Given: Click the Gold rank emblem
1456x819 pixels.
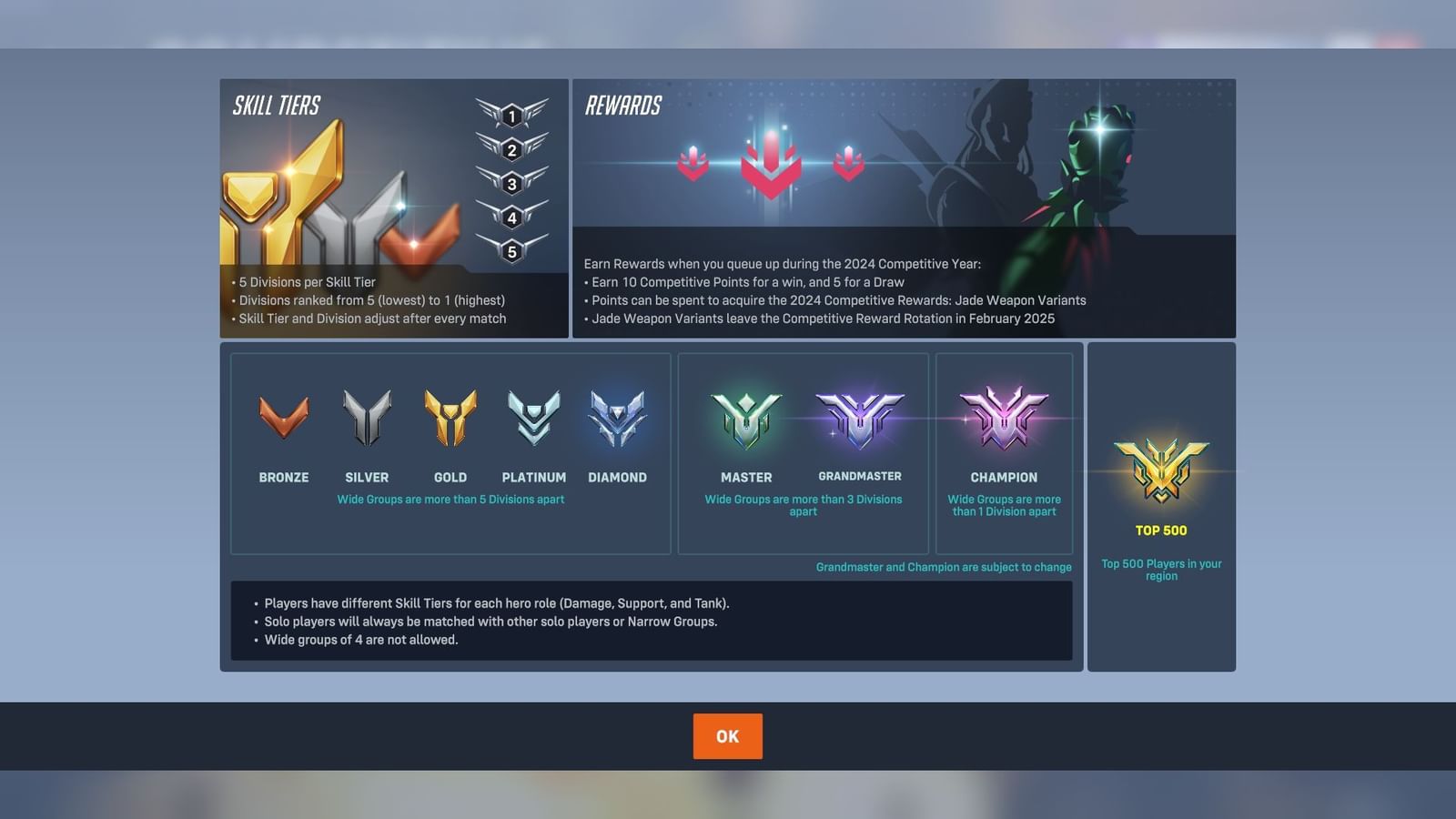Looking at the screenshot, I should click(450, 417).
